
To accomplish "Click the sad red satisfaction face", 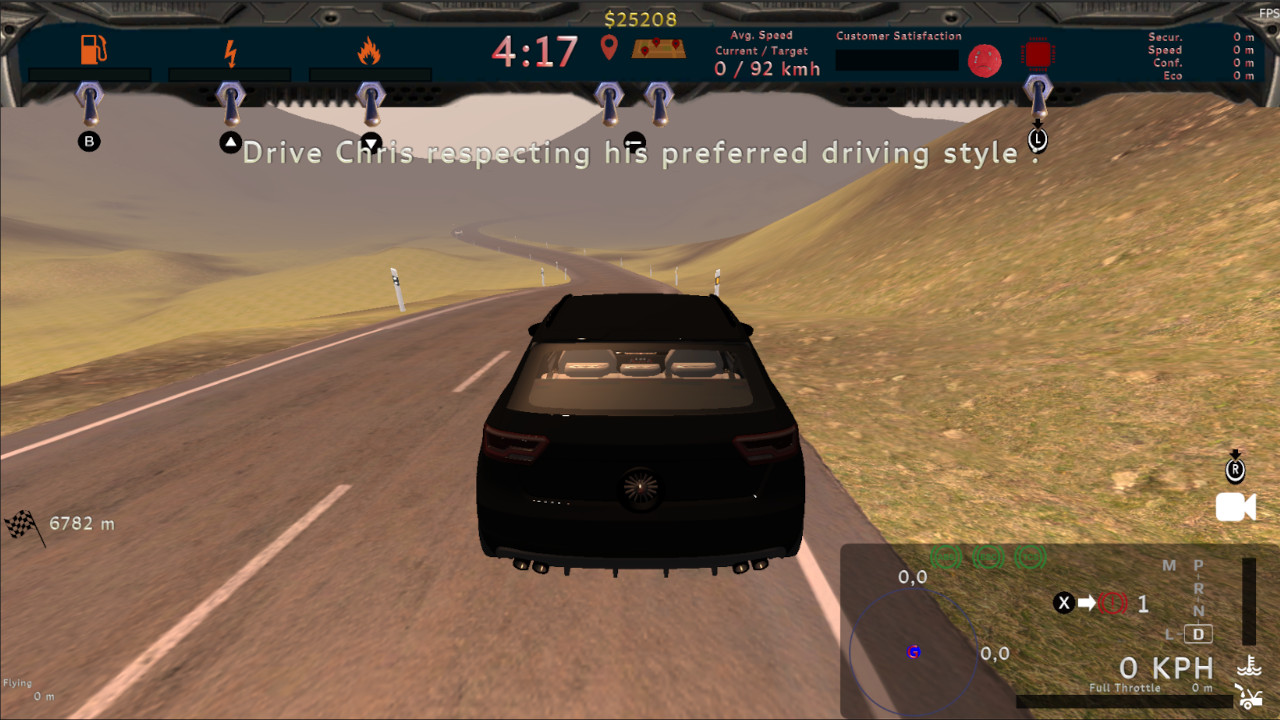I will click(984, 61).
